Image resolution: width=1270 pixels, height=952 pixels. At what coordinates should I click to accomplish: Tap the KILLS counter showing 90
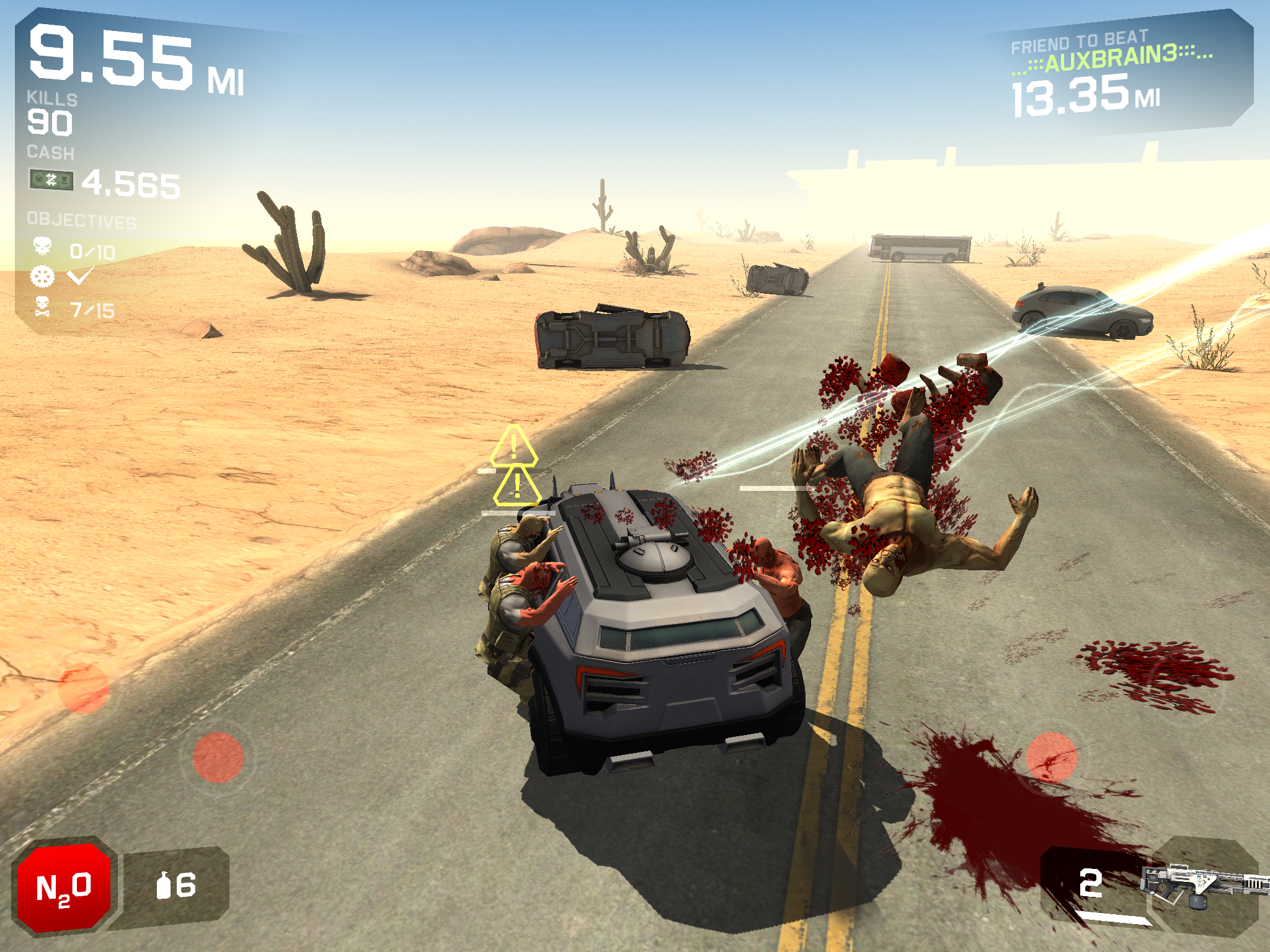(50, 121)
